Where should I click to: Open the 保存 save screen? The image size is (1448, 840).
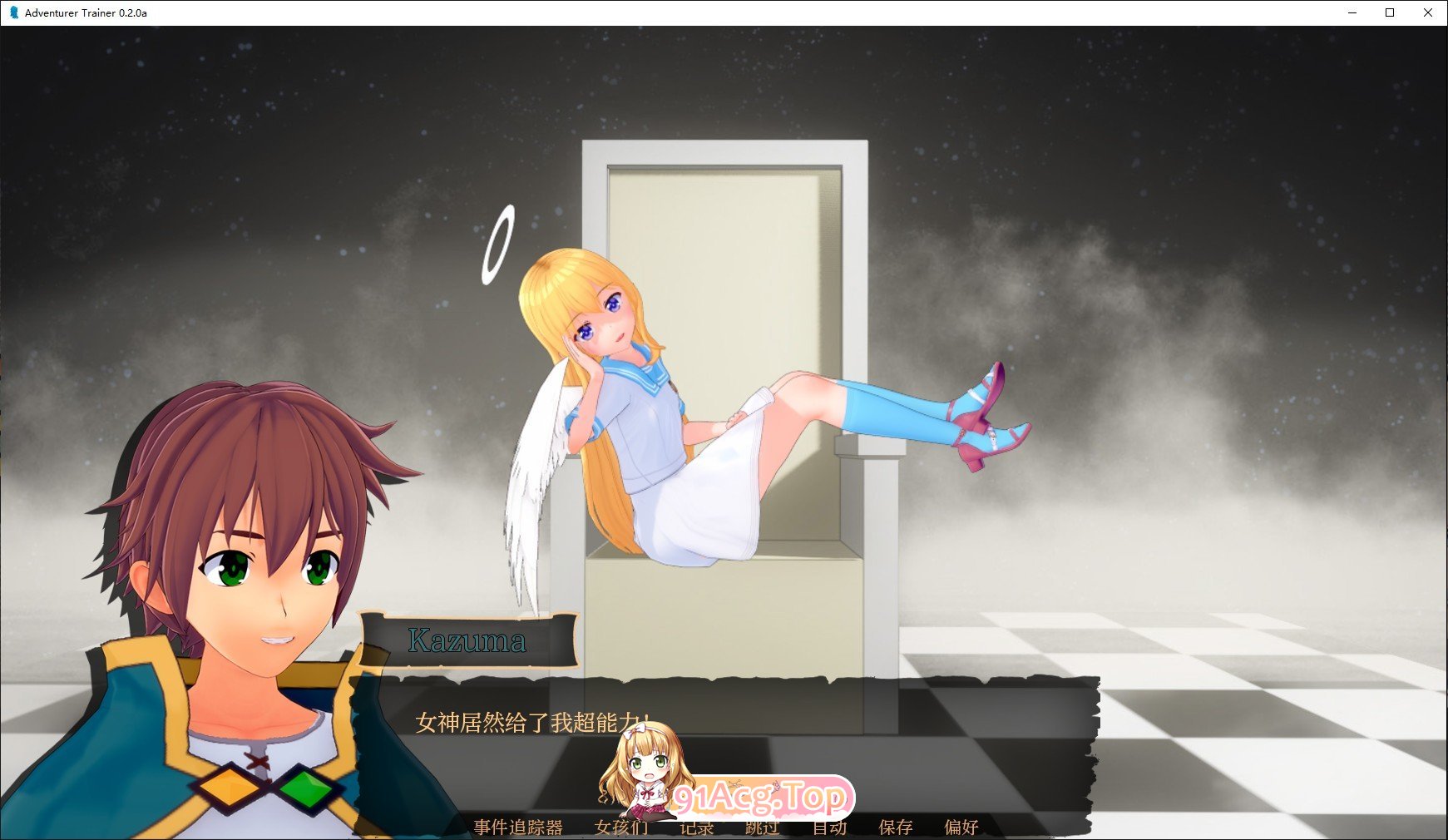pyautogui.click(x=895, y=828)
